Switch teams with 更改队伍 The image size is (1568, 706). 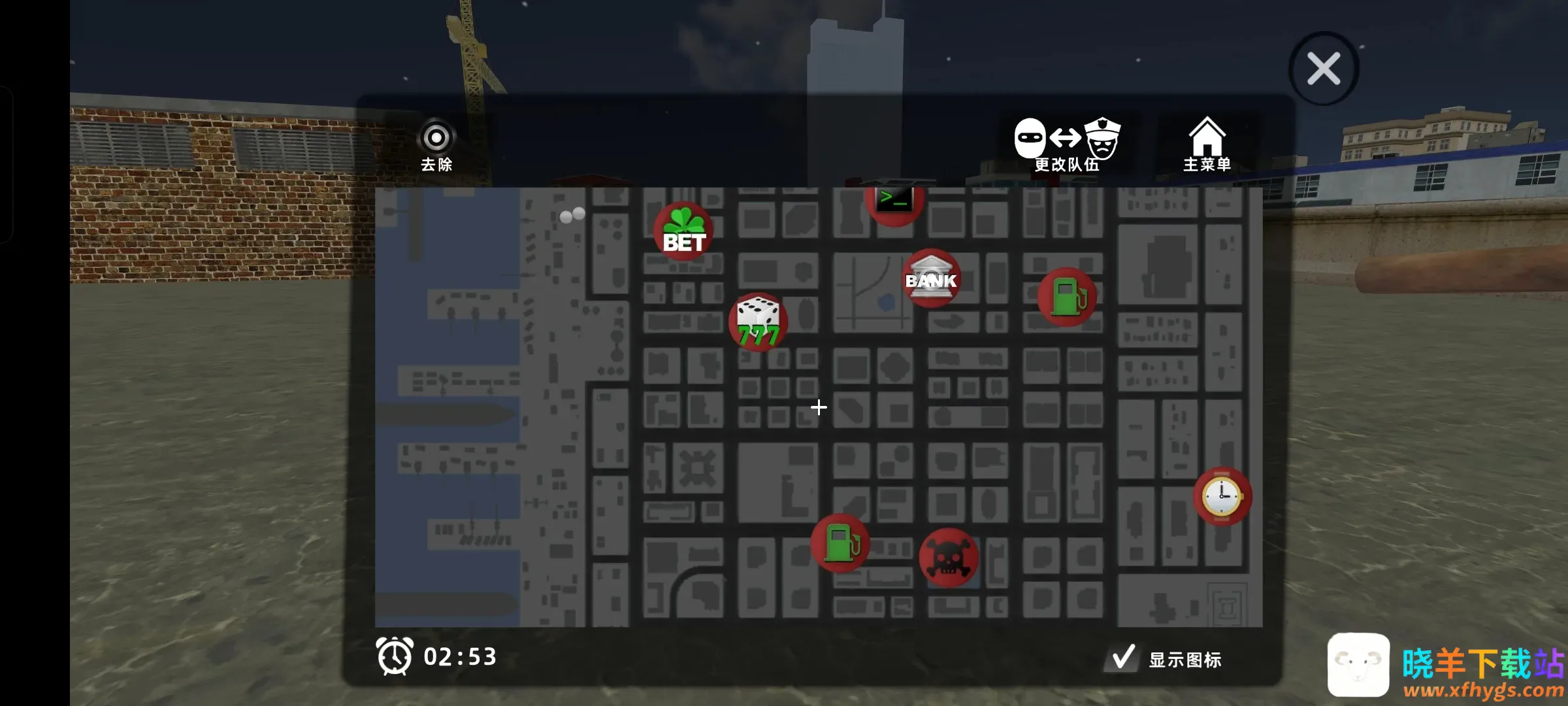(x=1068, y=145)
